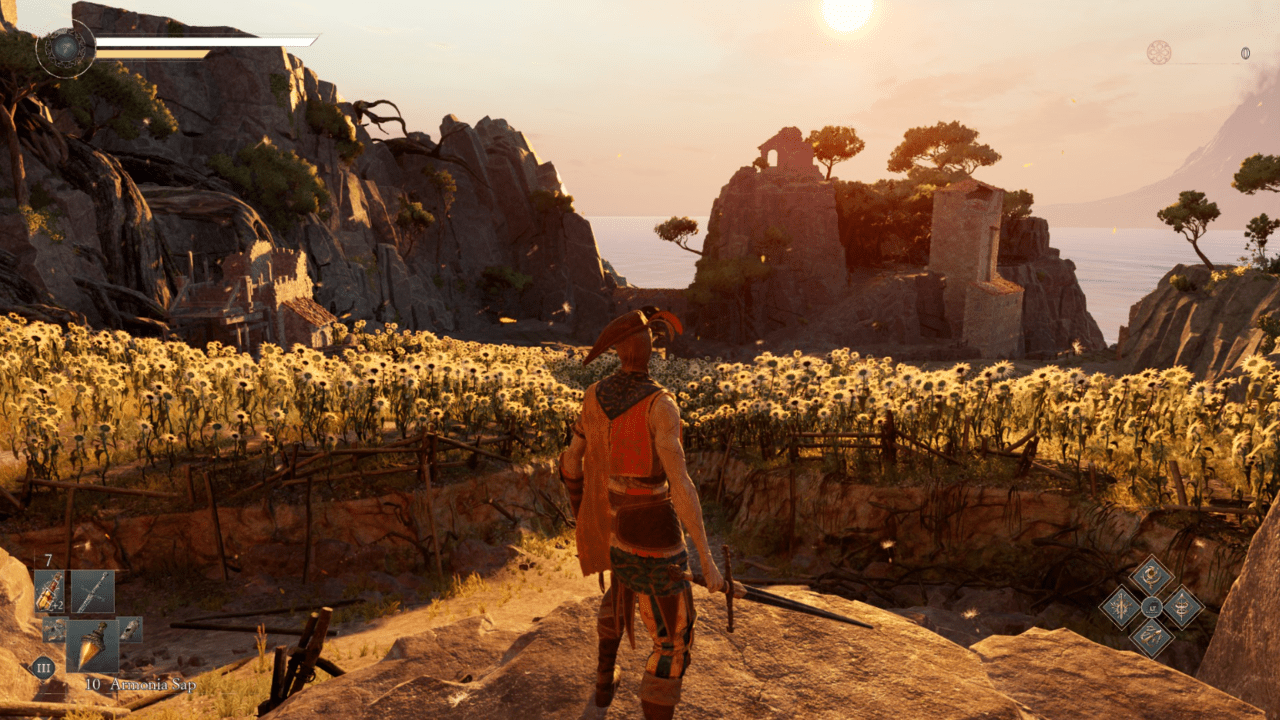This screenshot has height=720, width=1280.
Task: Click the roman numeral III badge
Action: coord(43,667)
